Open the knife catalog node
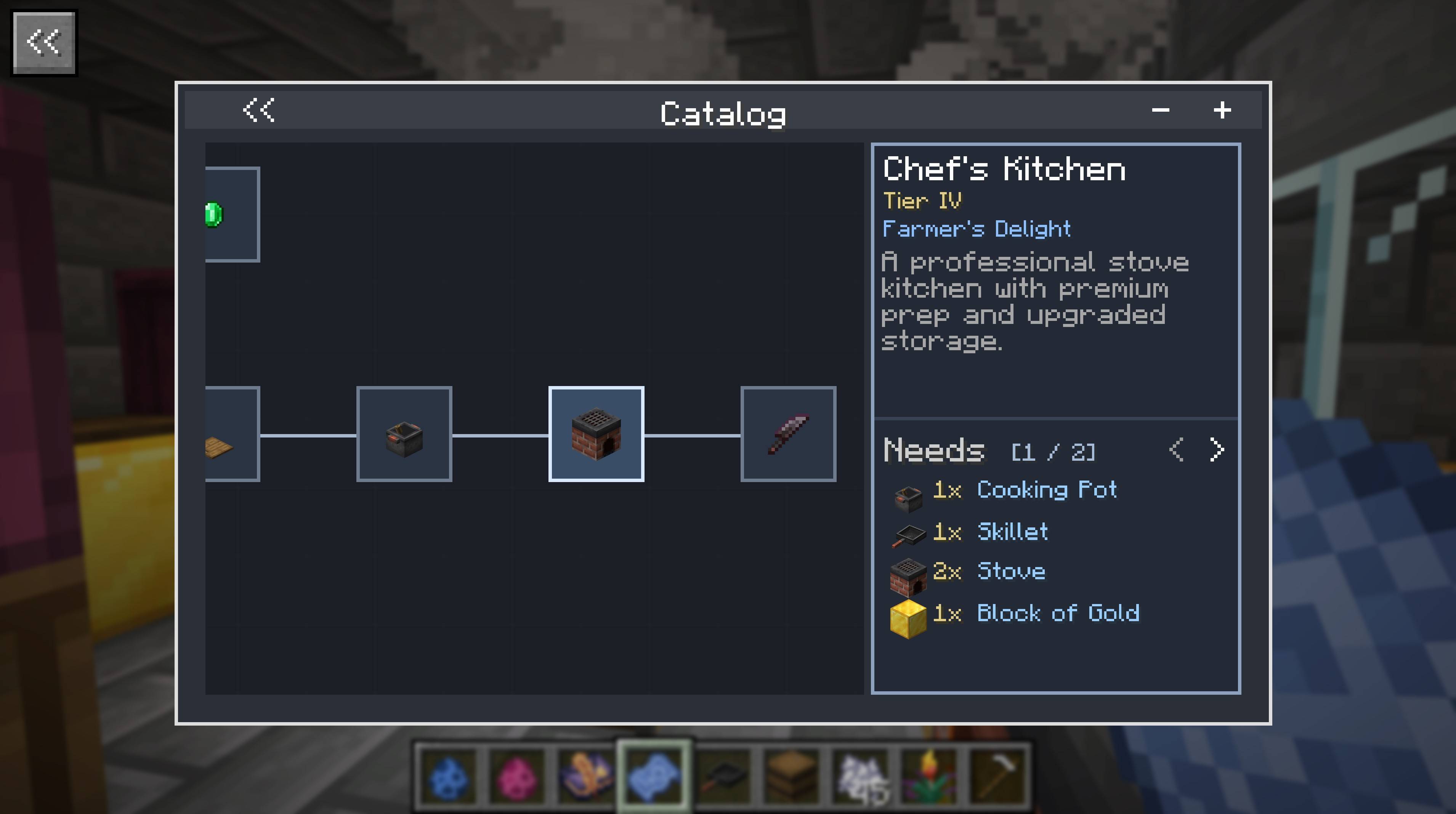 click(x=789, y=434)
